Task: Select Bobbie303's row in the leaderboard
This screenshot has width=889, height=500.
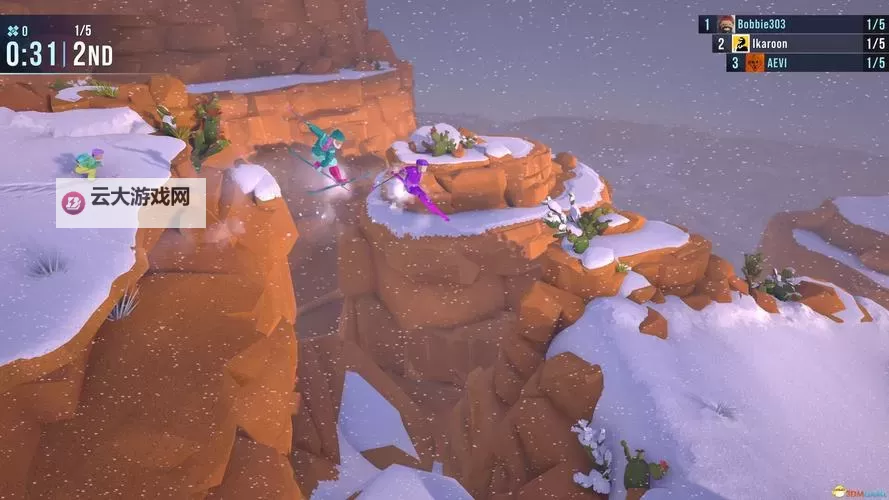Action: tap(795, 24)
